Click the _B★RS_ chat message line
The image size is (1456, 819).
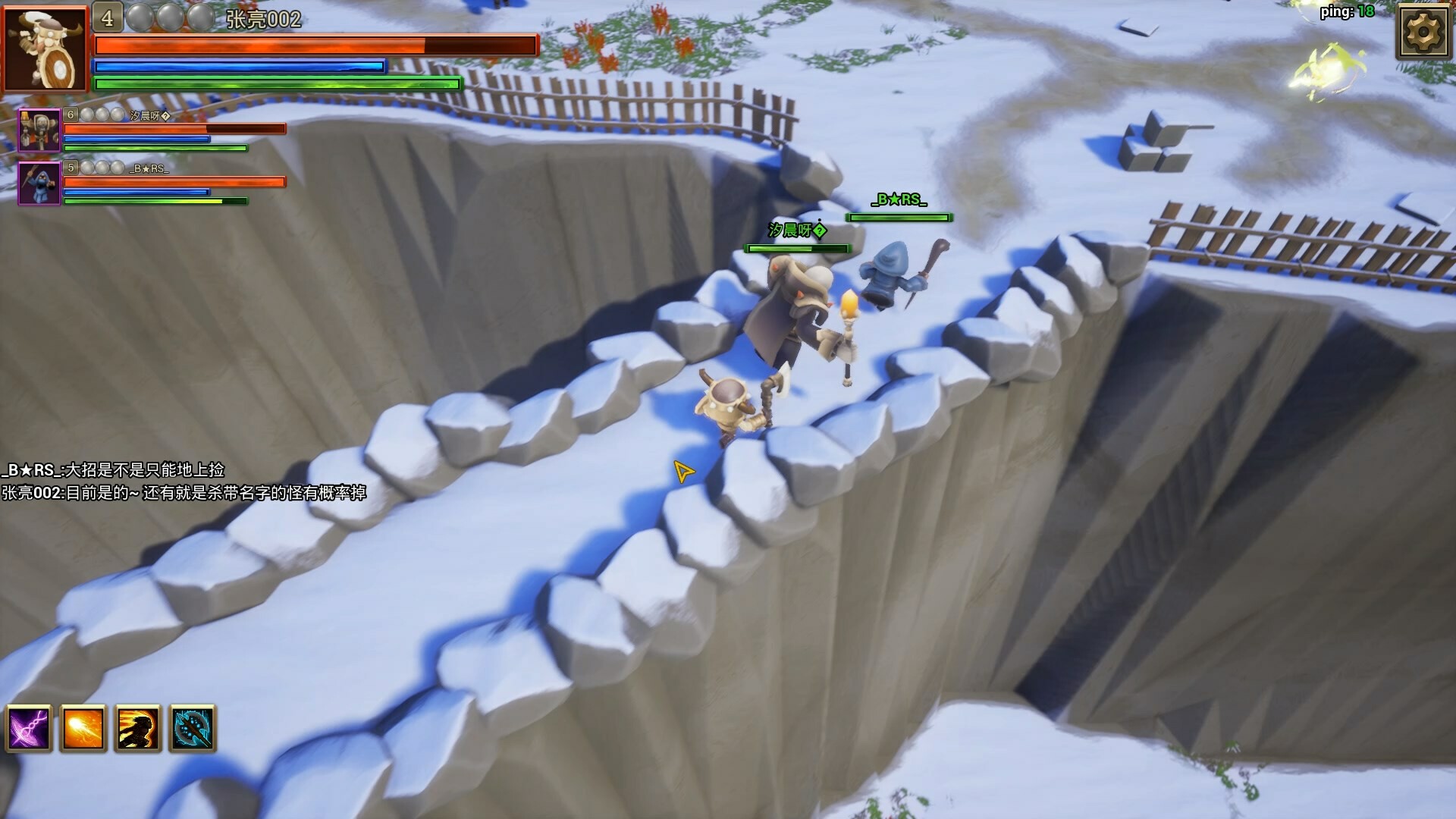click(x=114, y=470)
